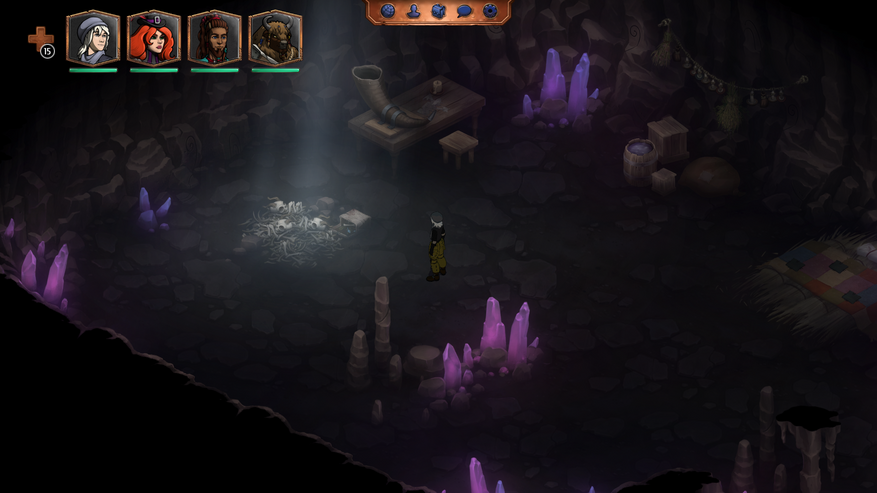Select the horned minotaur portrait
Screen dimensions: 877x493
(275, 38)
